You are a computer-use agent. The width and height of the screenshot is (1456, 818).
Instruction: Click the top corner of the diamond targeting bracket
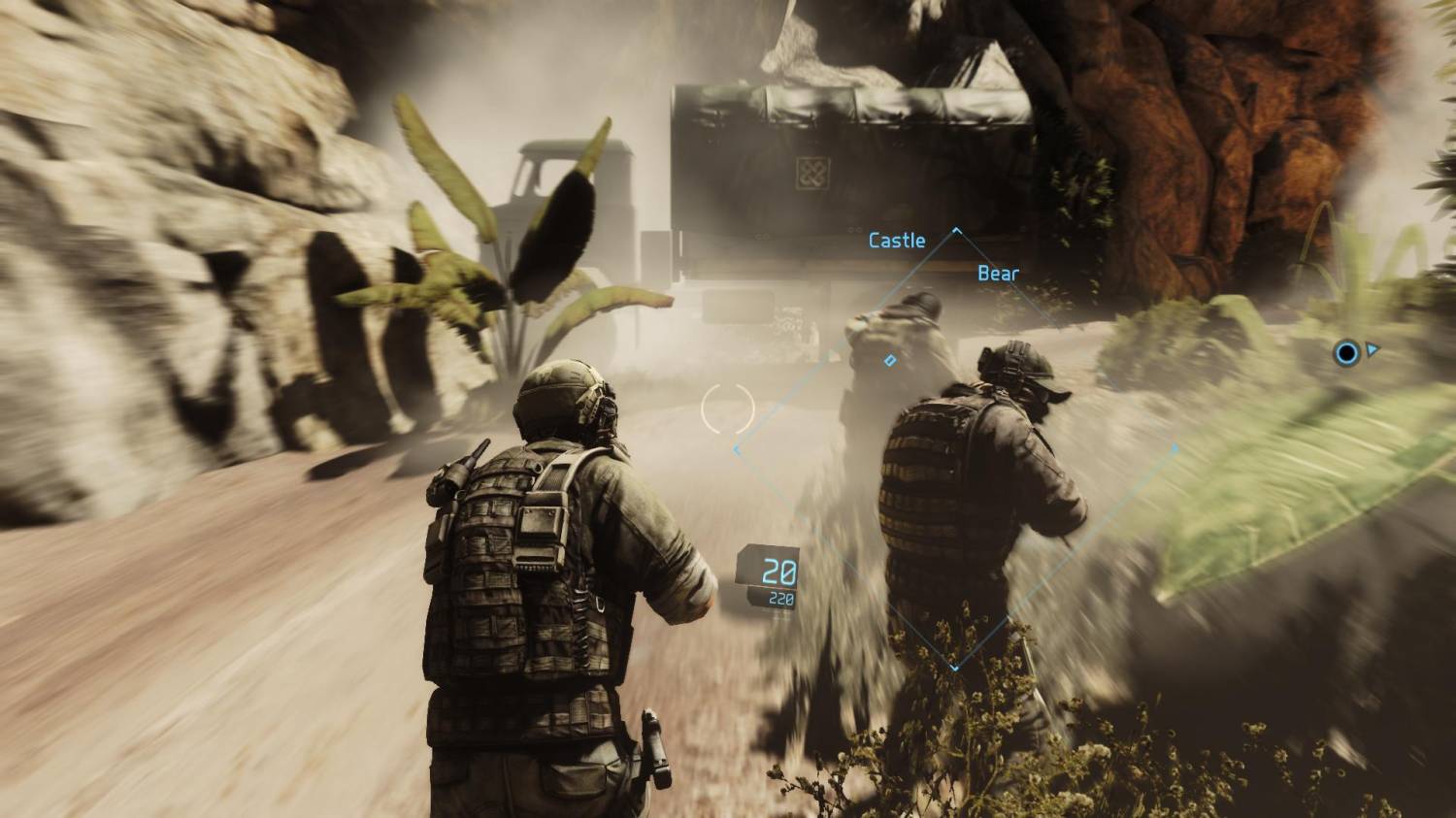point(957,228)
